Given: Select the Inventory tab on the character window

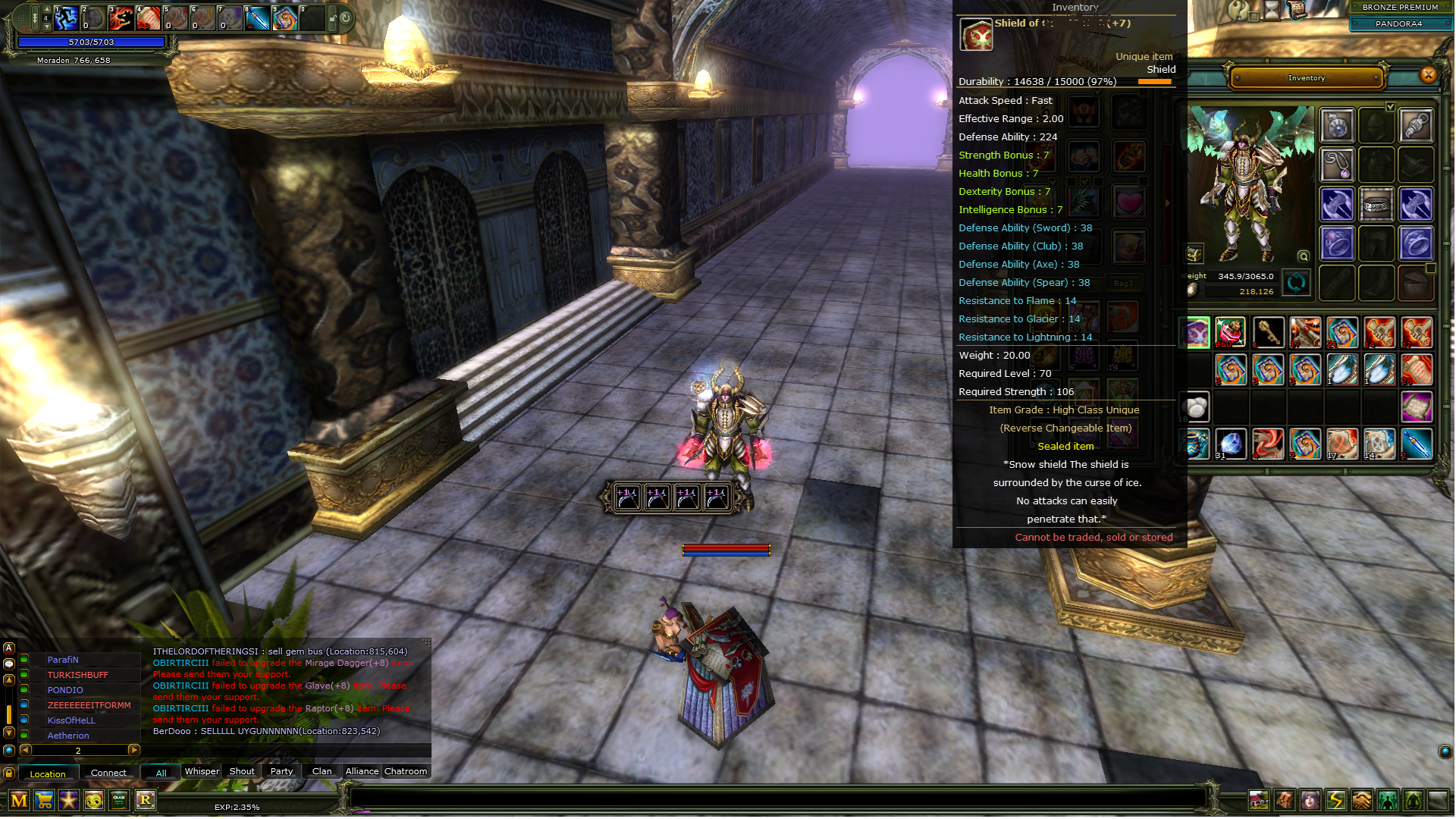Looking at the screenshot, I should [1306, 78].
